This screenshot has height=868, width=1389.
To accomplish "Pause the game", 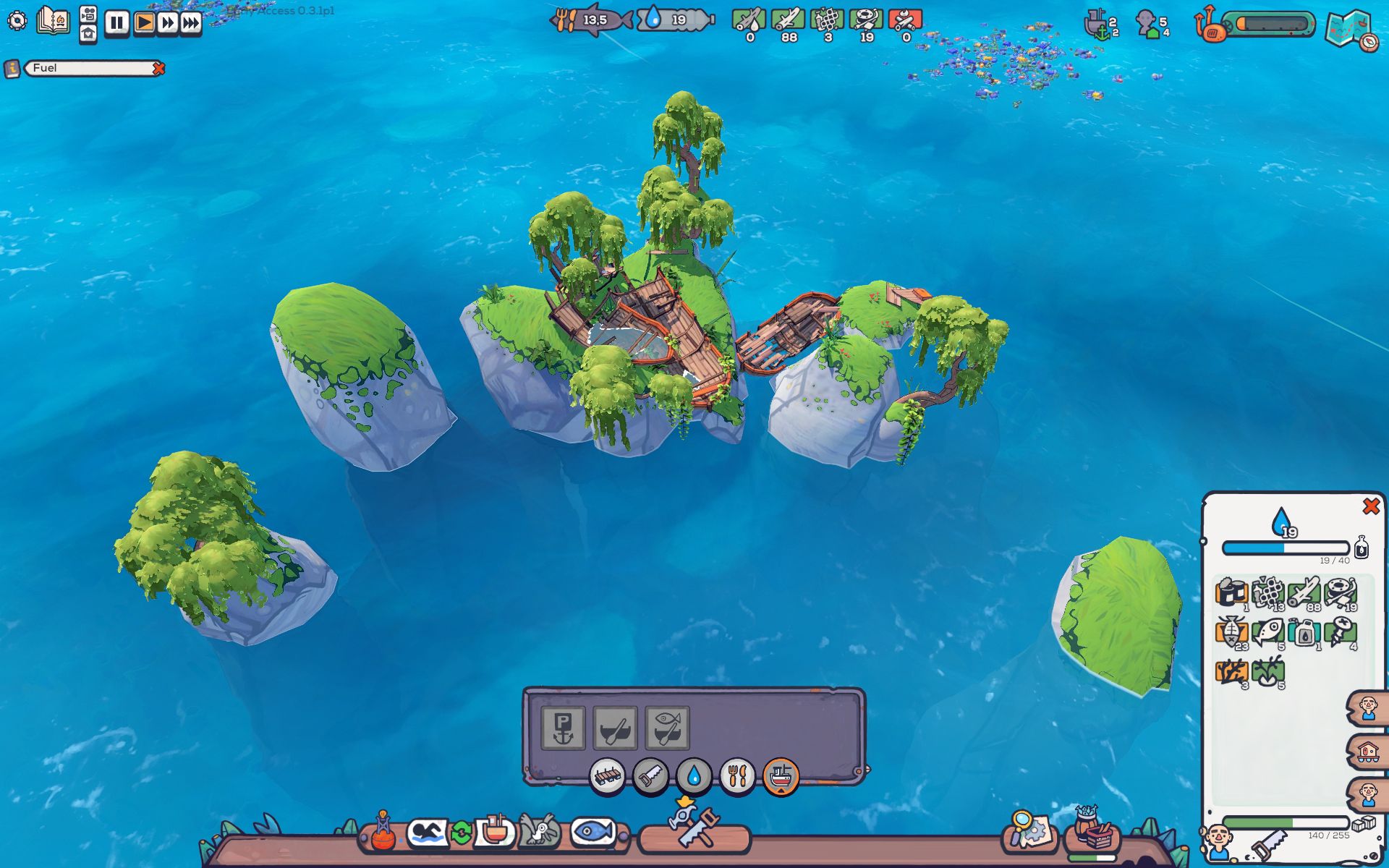I will (x=116, y=23).
